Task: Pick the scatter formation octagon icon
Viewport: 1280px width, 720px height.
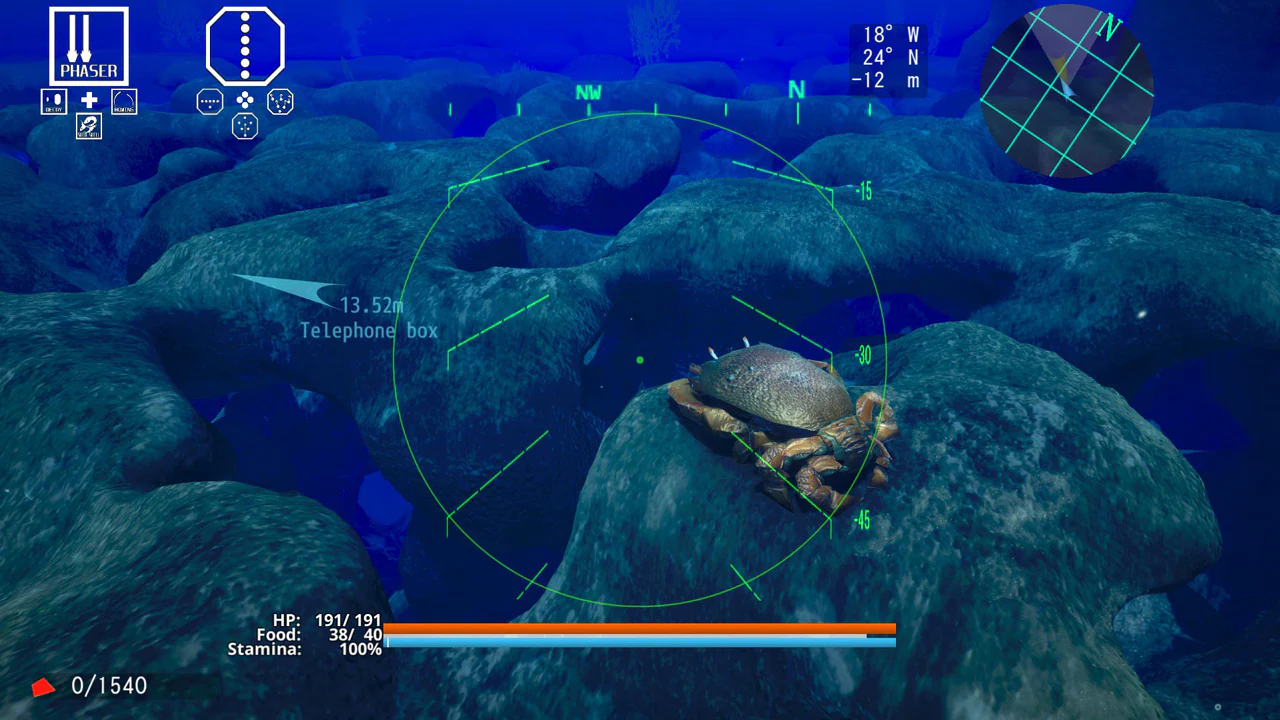Action: [x=280, y=101]
